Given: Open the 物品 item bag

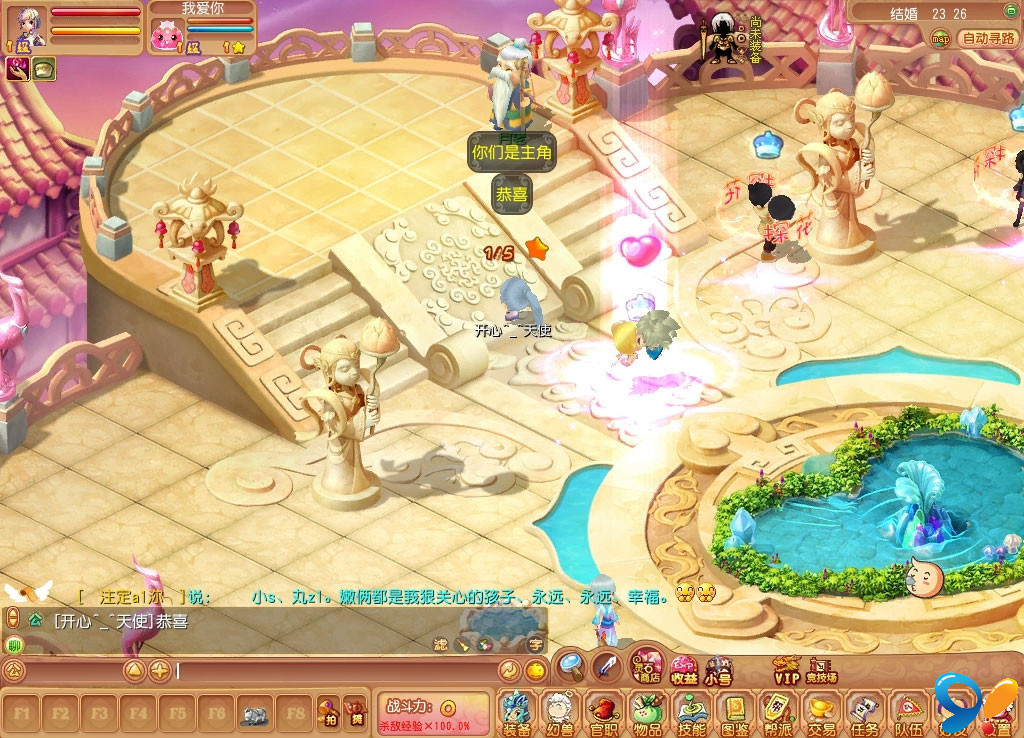Looking at the screenshot, I should point(647,712).
